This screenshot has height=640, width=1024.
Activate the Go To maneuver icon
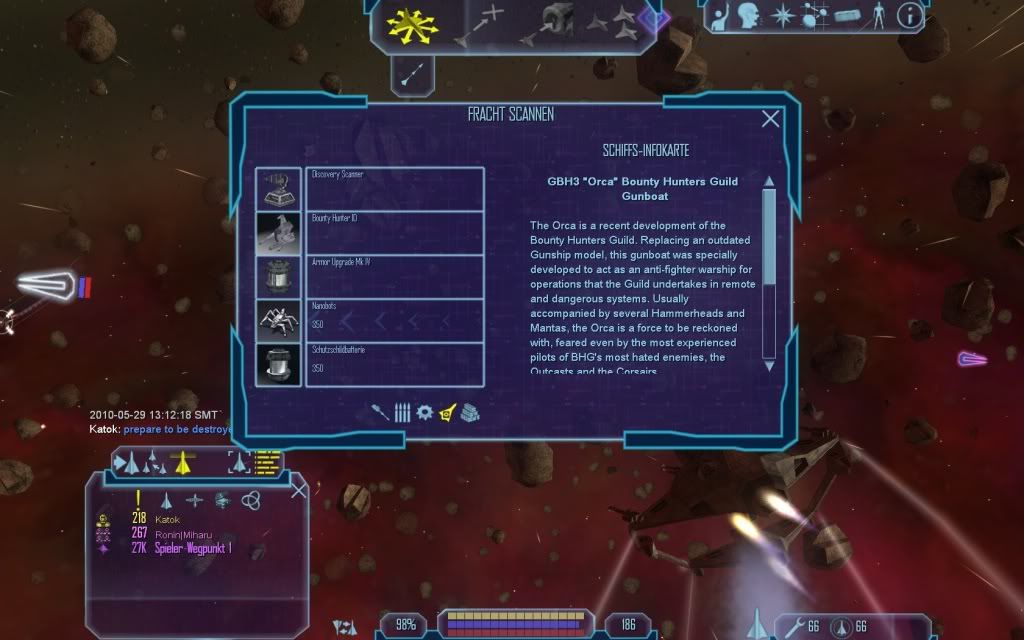[x=480, y=24]
